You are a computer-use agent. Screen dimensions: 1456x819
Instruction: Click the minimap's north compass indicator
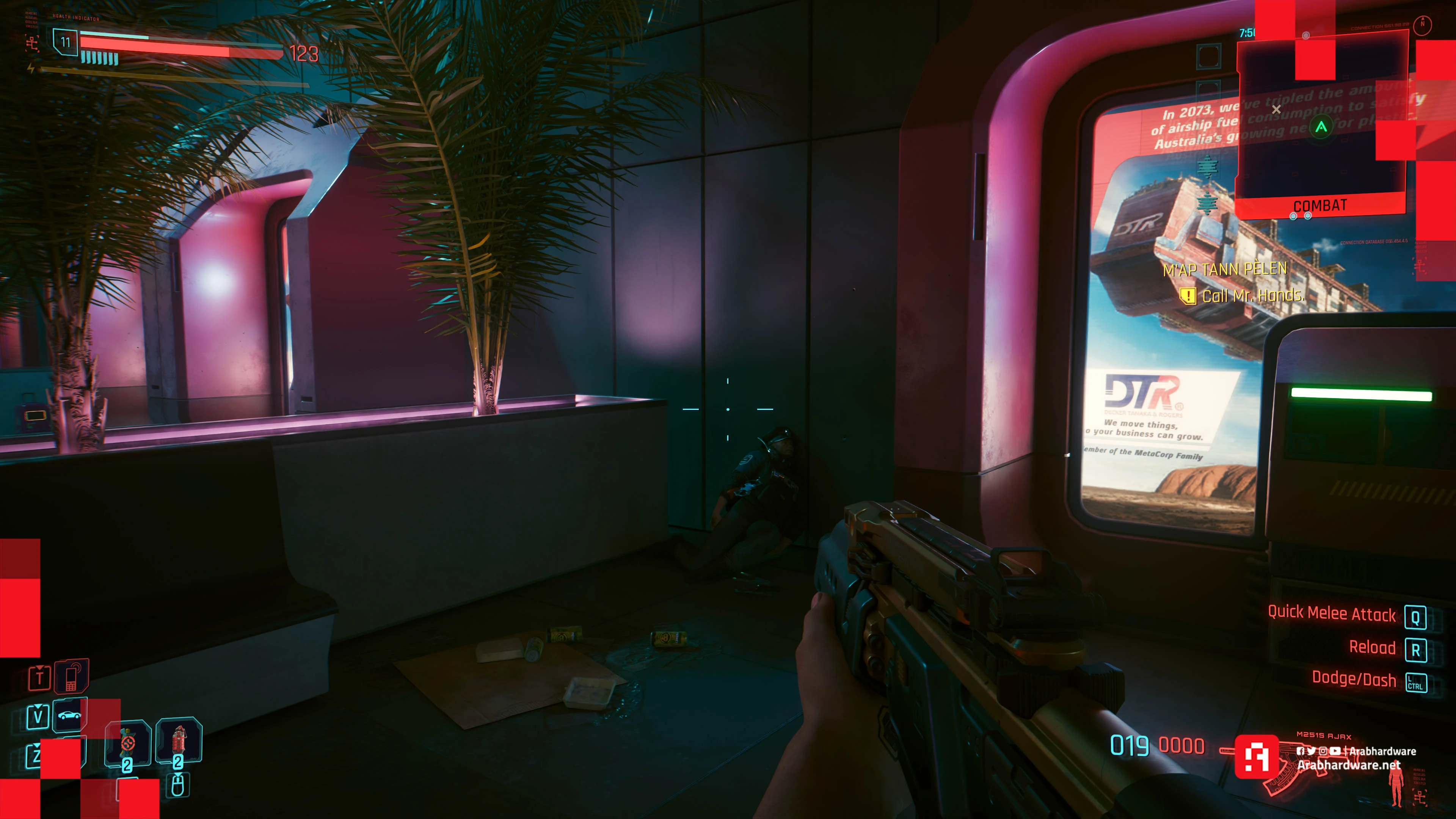point(1422,24)
